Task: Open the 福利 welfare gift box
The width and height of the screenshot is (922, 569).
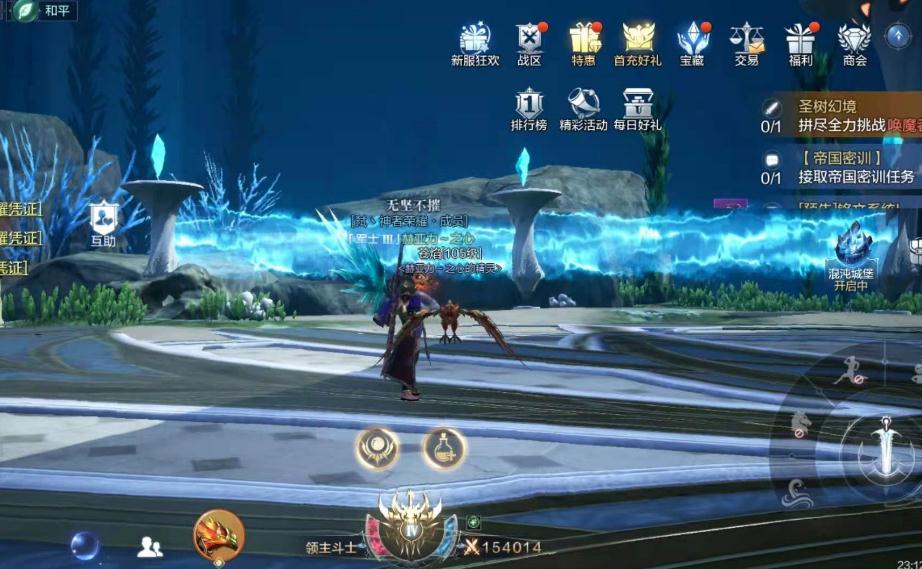Action: (x=800, y=40)
